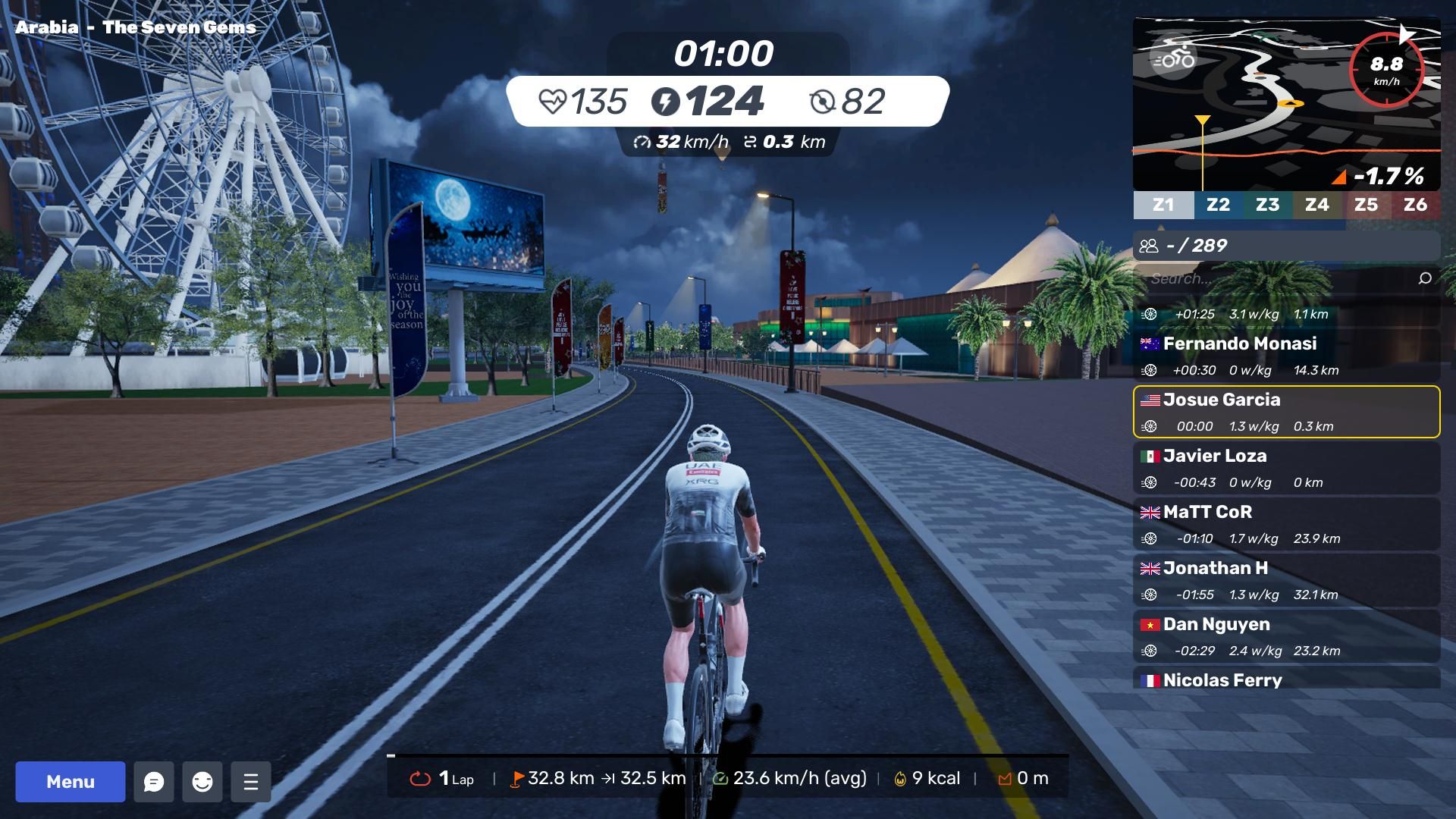Click the riders count header
The image size is (1456, 819).
tap(1286, 246)
